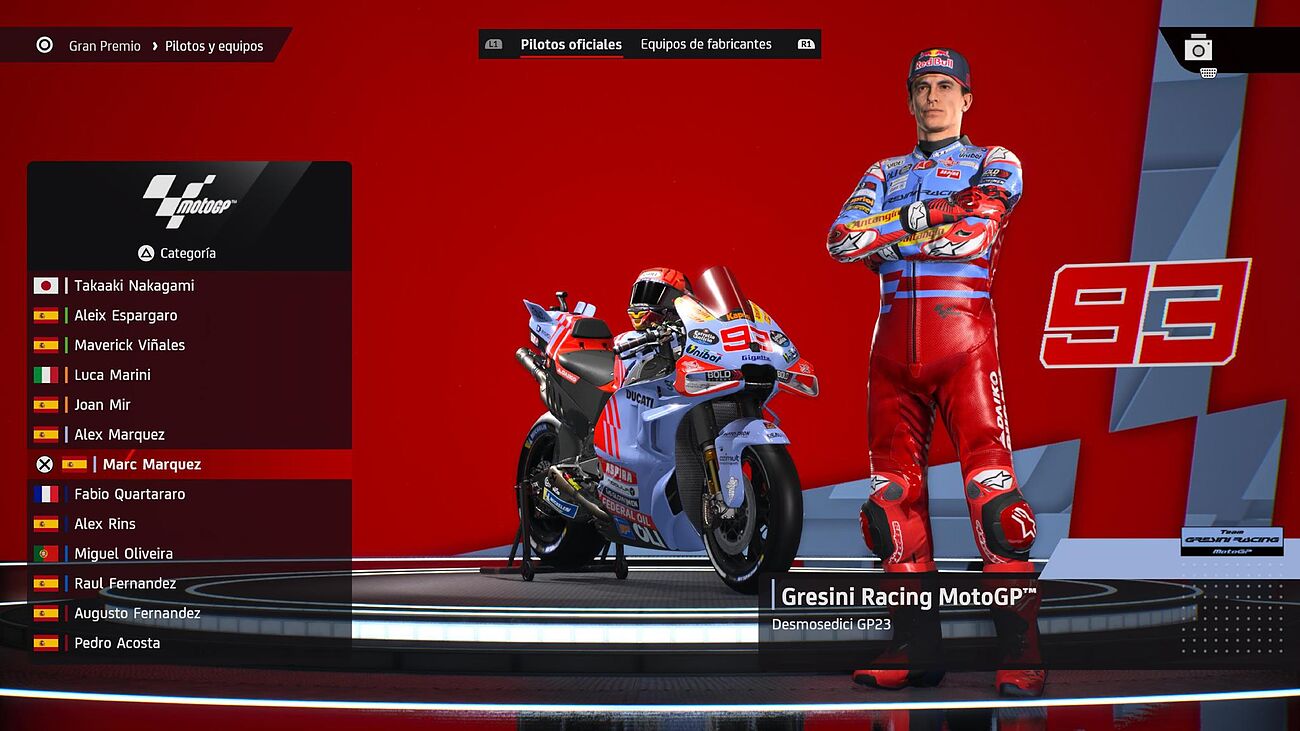This screenshot has width=1300, height=731.
Task: Open photo mode with the camera icon
Action: pyautogui.click(x=1198, y=49)
